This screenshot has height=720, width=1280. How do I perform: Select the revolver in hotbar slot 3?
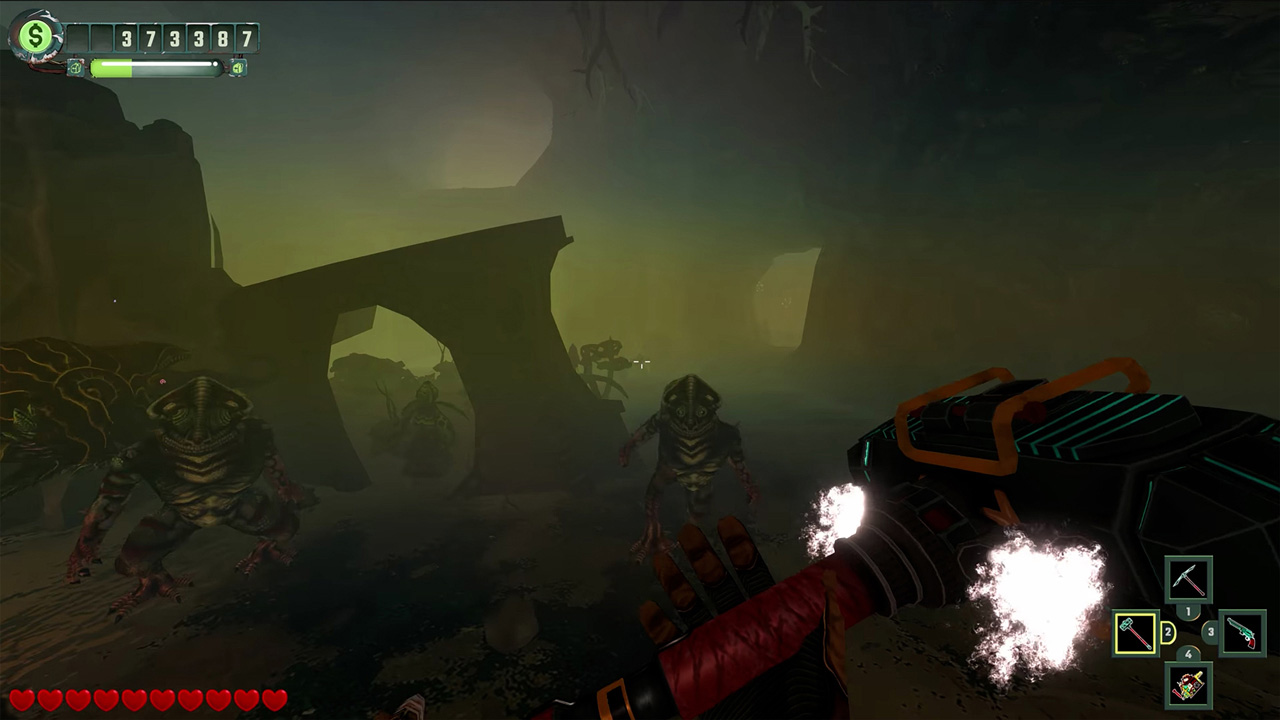pos(1244,634)
